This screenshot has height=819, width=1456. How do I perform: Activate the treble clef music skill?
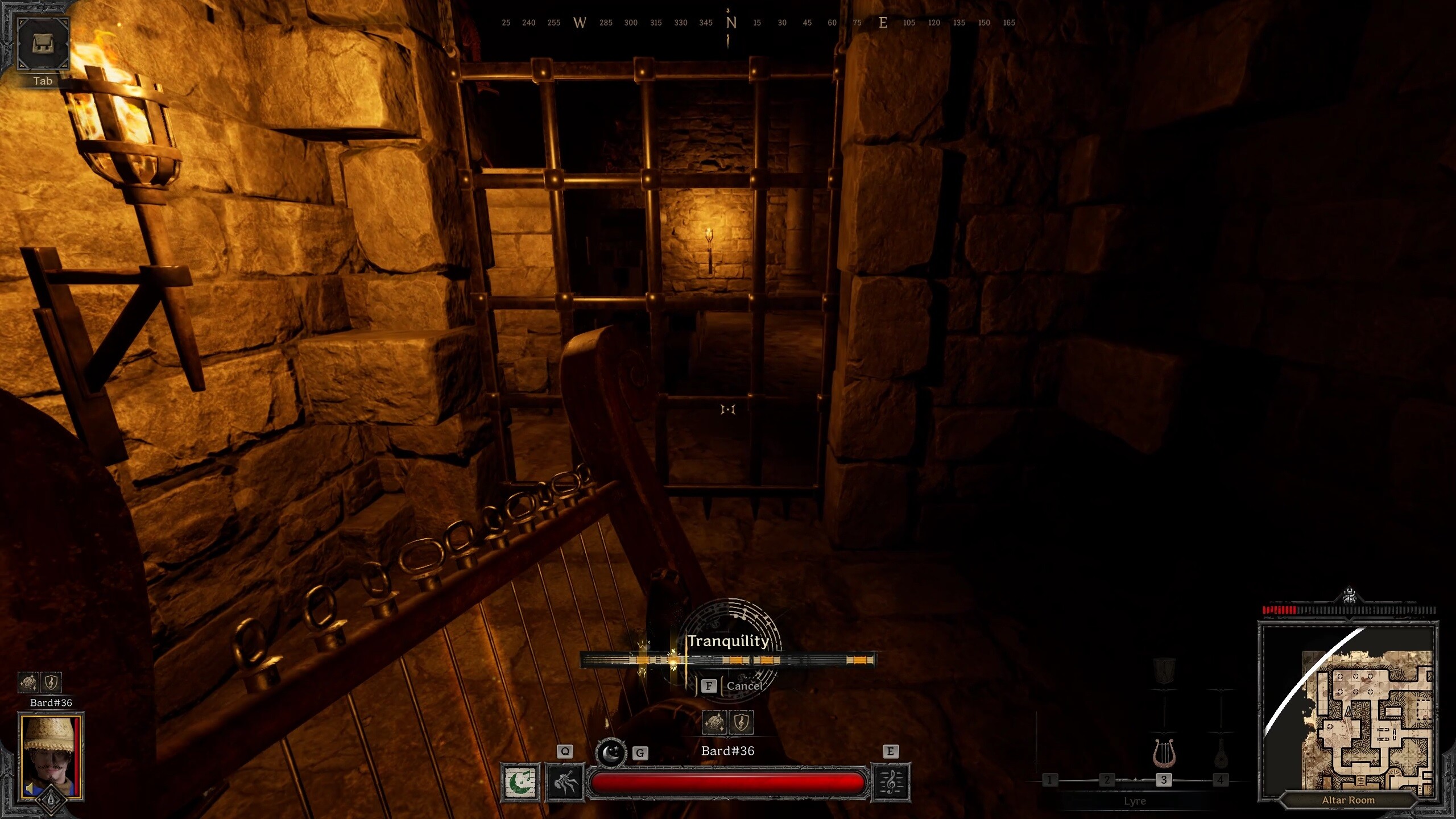[891, 783]
